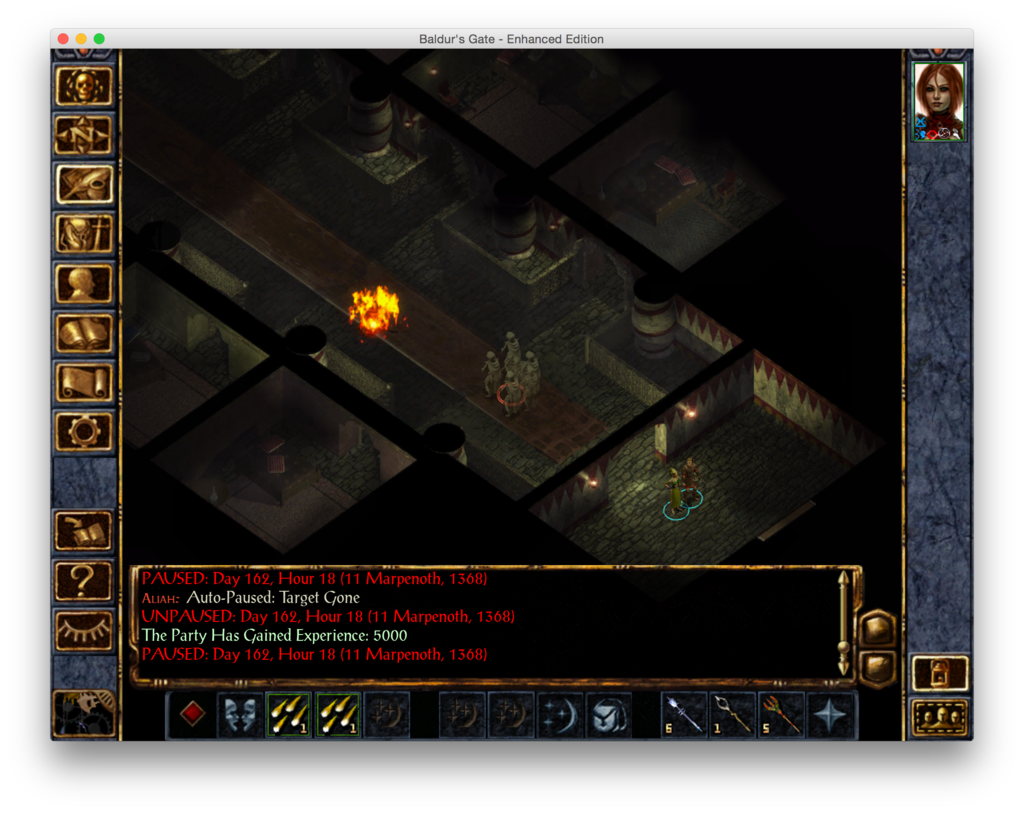Show the character record head-silhouette button
Image resolution: width=1024 pixels, height=813 pixels.
tap(84, 283)
